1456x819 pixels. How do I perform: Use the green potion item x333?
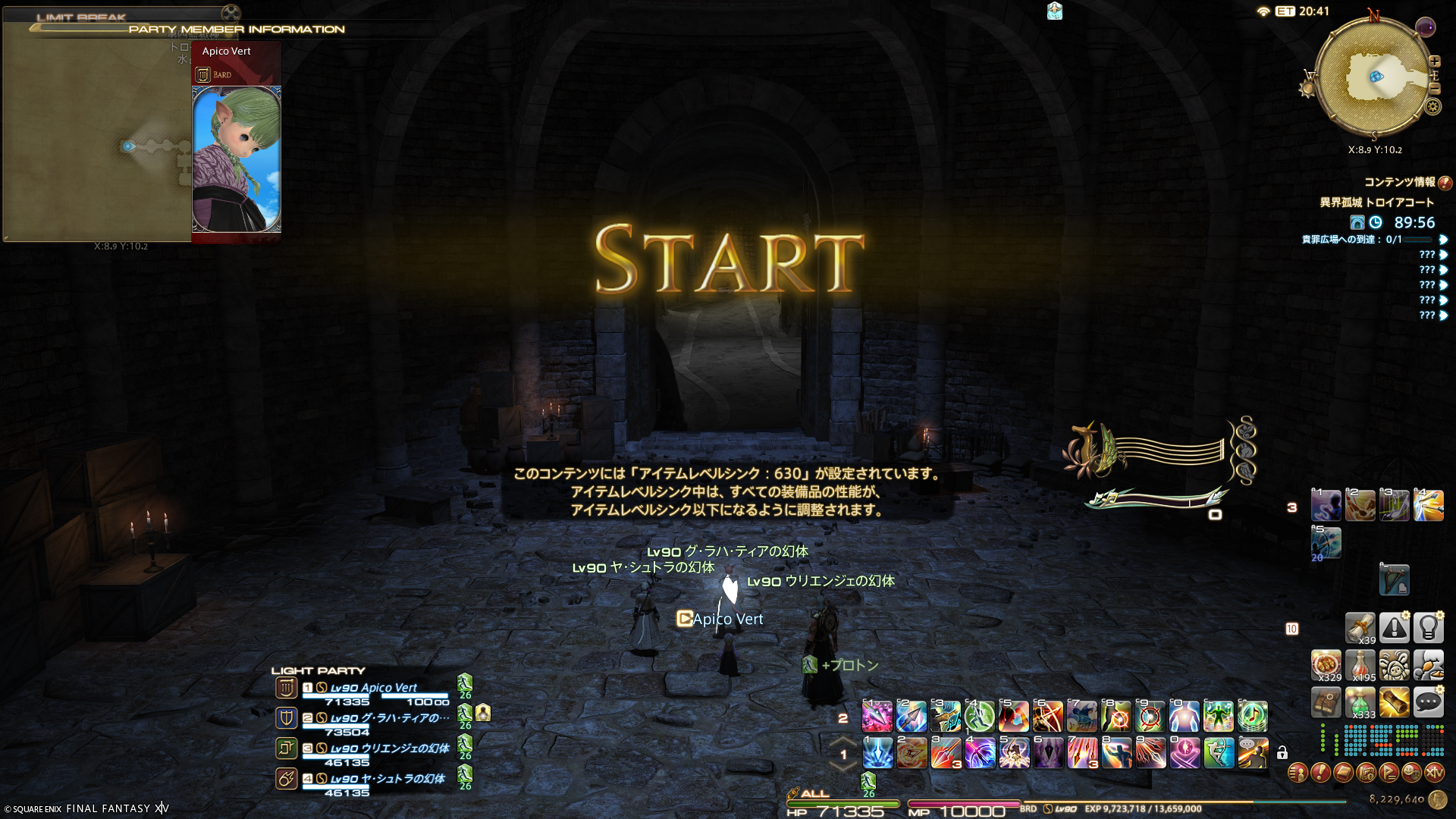1360,703
